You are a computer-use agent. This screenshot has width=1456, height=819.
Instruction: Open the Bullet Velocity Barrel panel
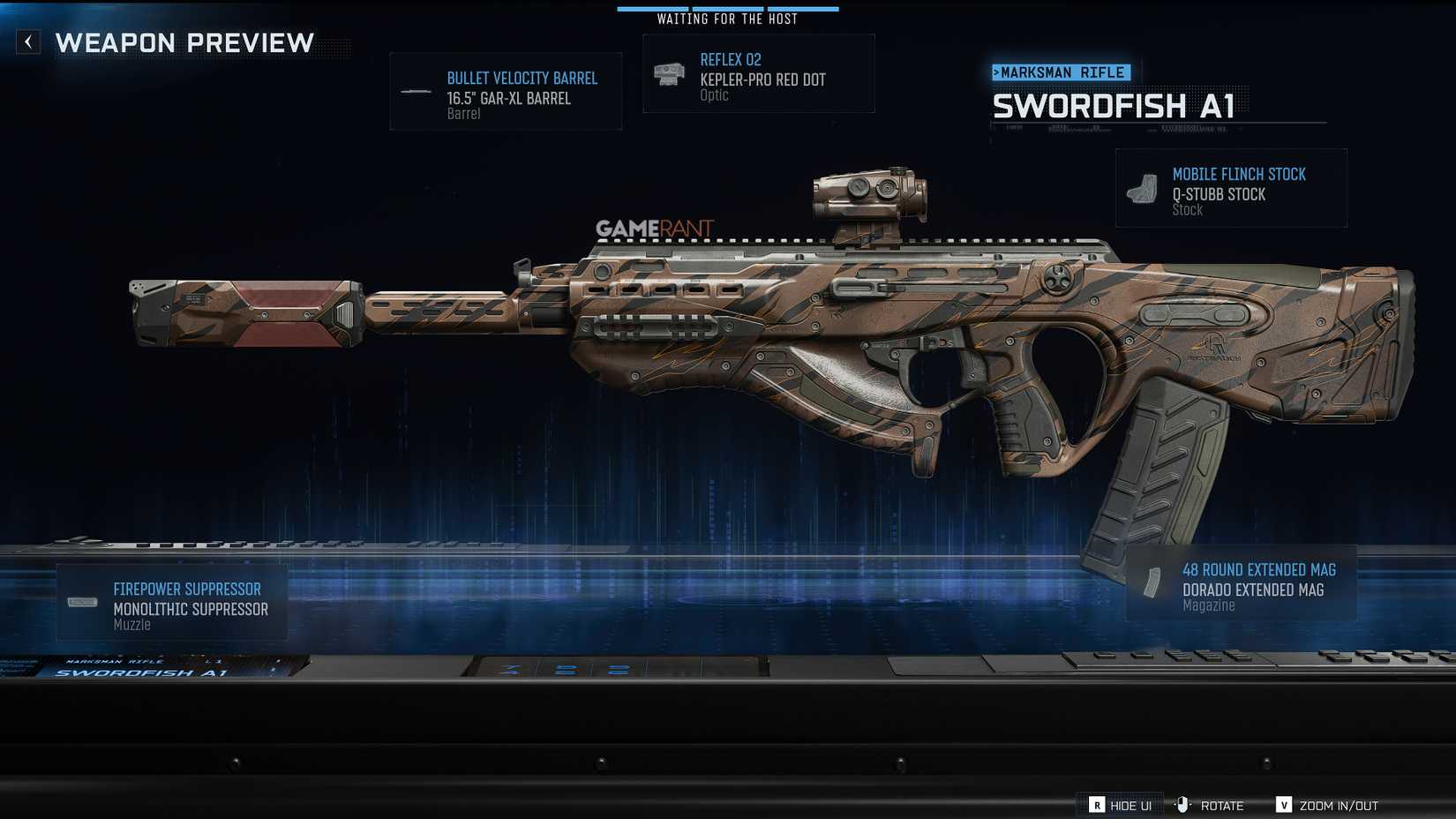(x=506, y=91)
